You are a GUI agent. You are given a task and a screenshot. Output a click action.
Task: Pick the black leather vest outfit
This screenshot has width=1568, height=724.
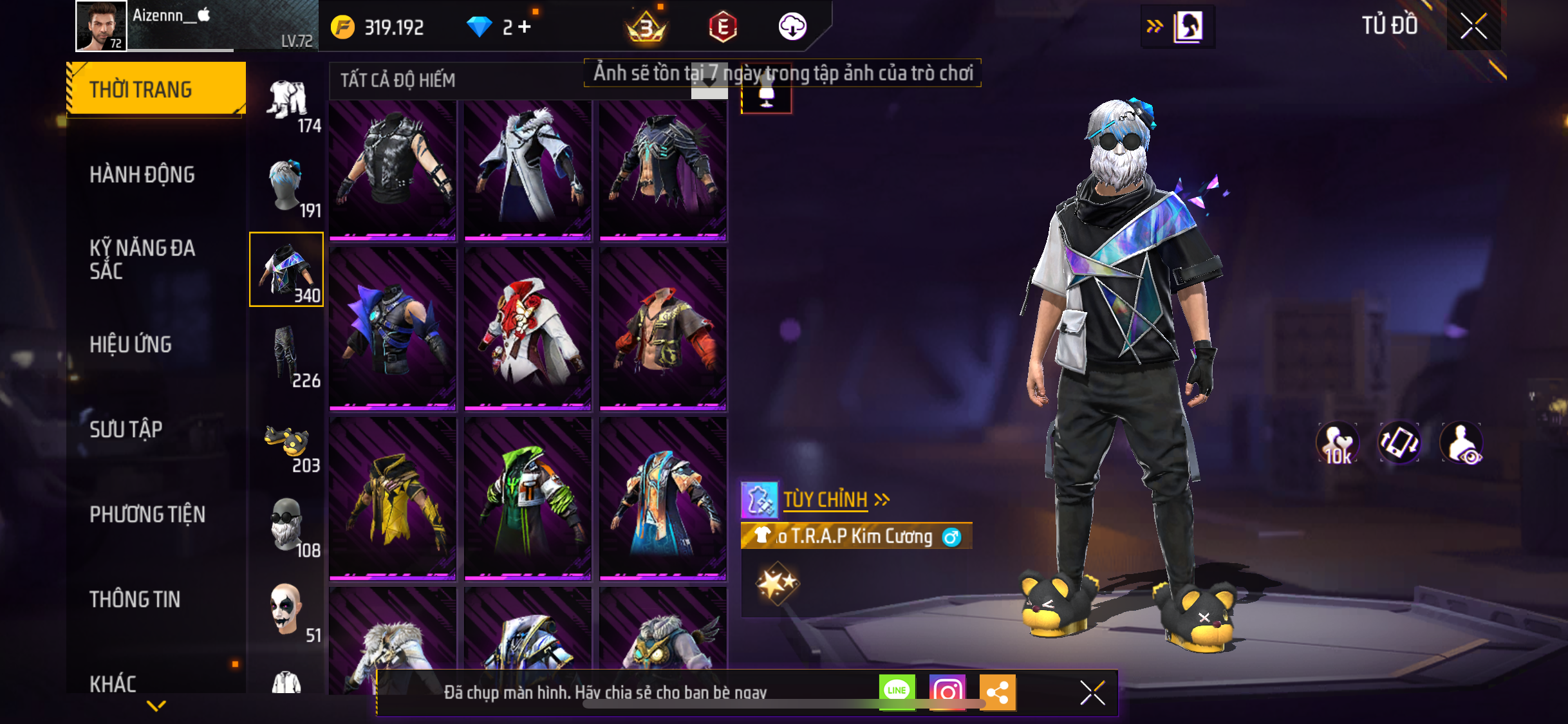393,170
